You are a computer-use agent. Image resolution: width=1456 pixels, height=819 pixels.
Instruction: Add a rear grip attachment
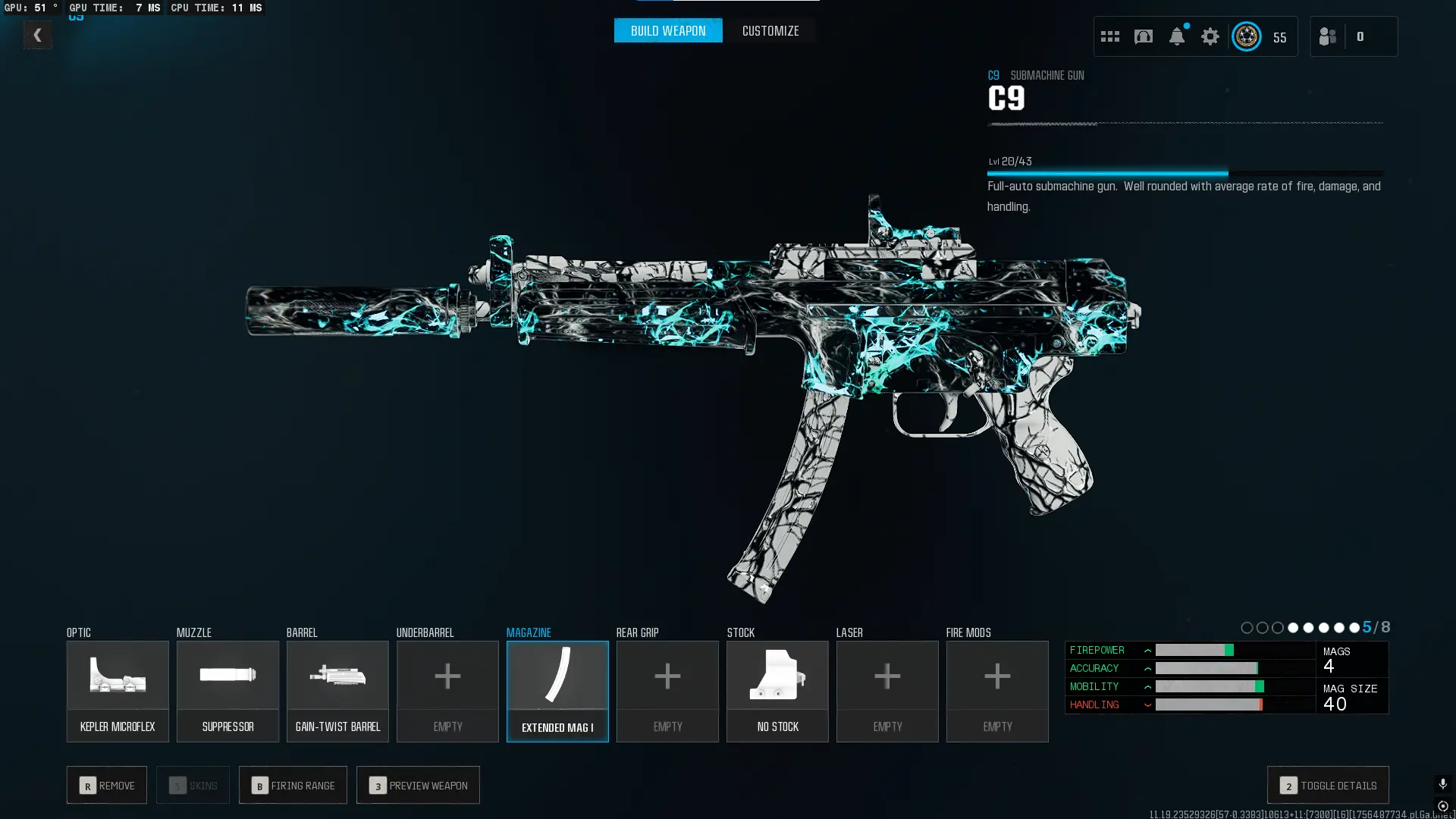(667, 691)
